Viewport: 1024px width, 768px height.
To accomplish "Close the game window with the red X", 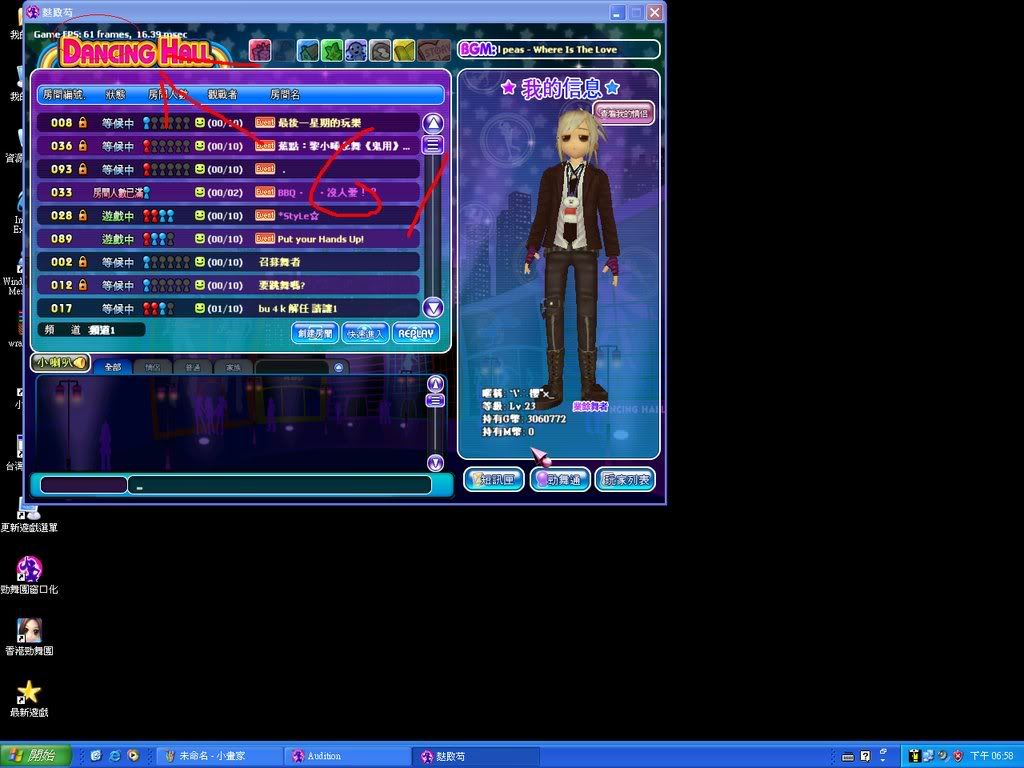I will [654, 13].
